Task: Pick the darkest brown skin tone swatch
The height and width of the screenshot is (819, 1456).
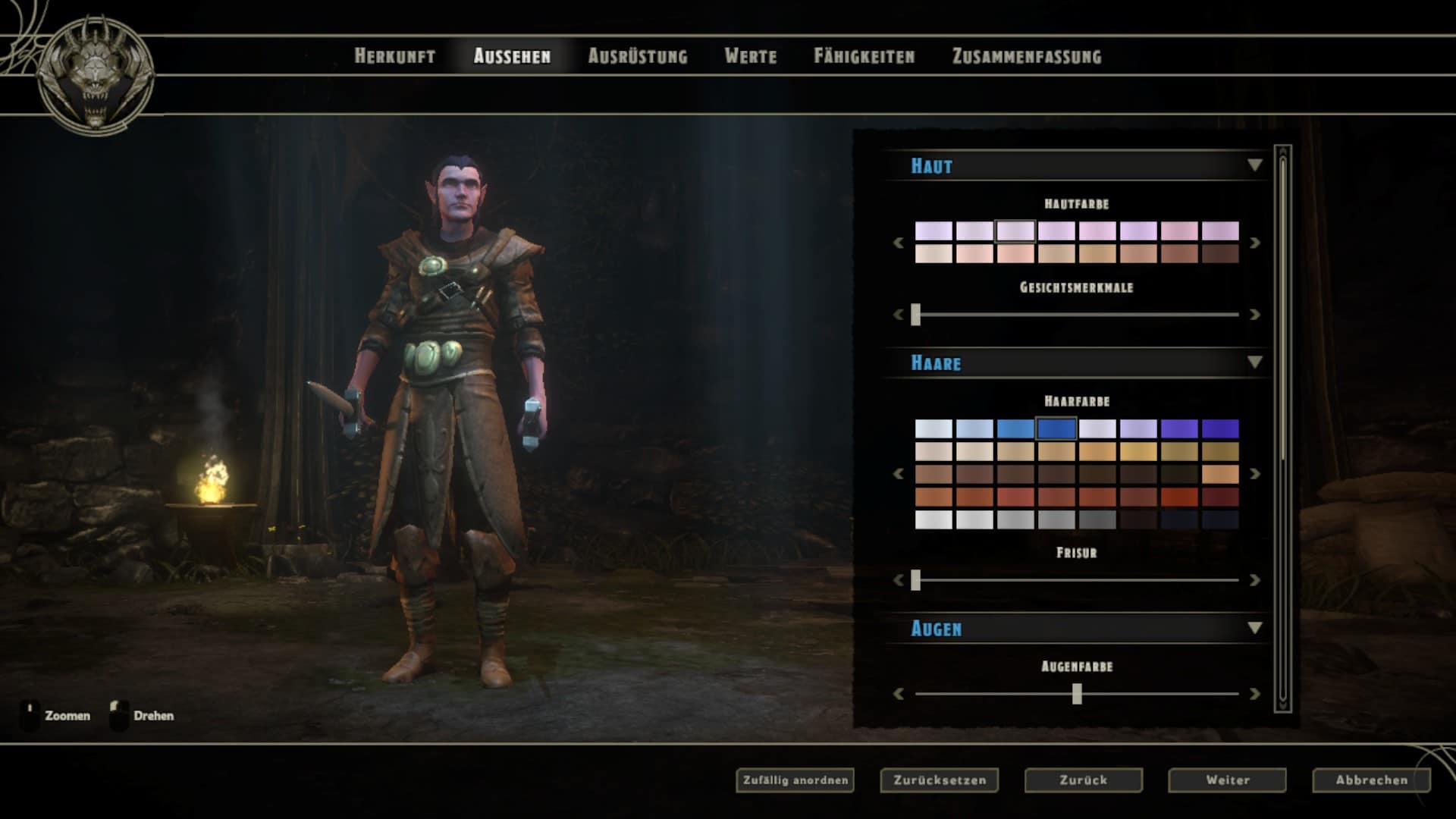Action: point(1220,253)
